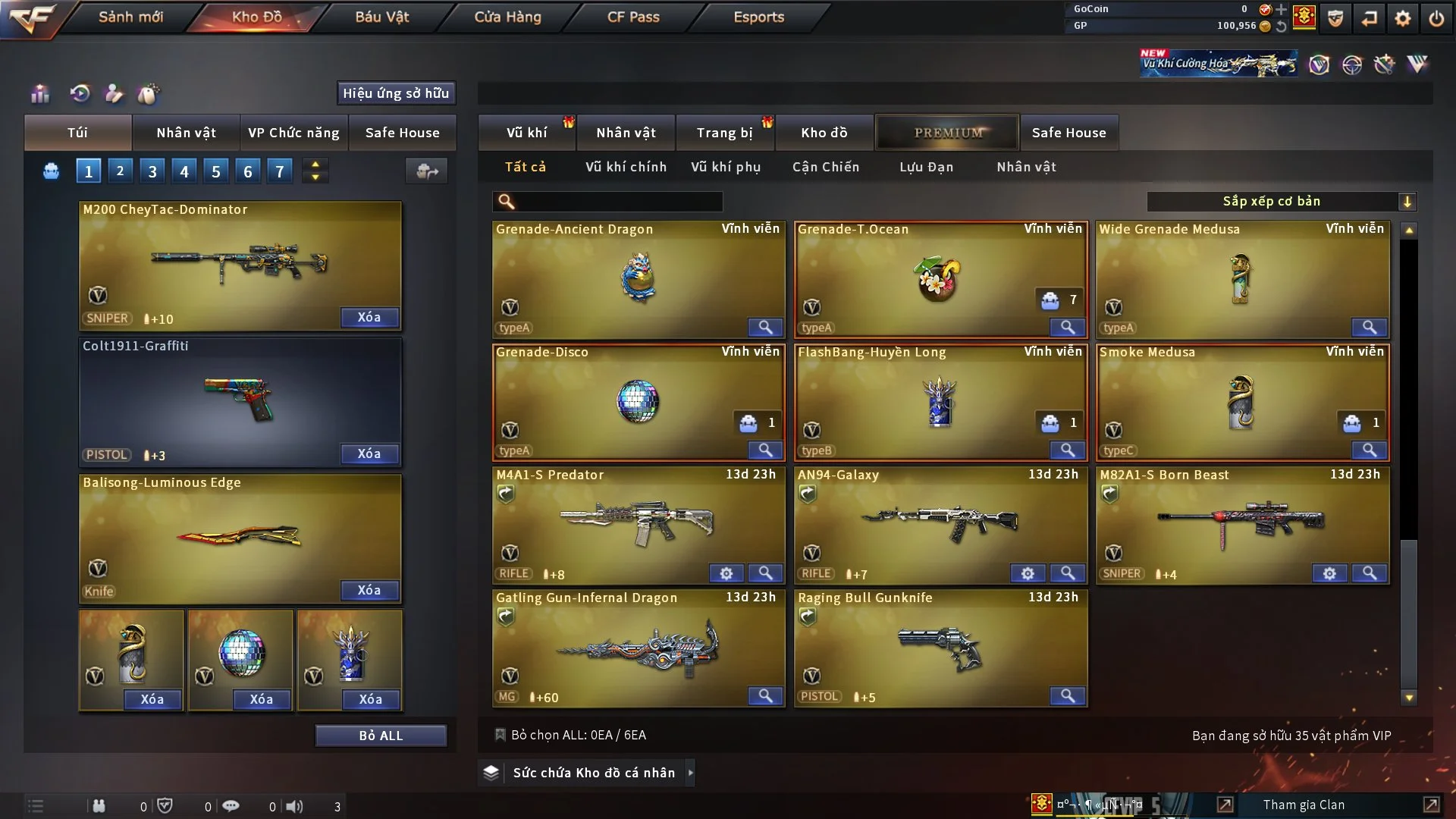Expand Sức chứa Kho đồ cá nhân
The image size is (1456, 819).
(594, 773)
